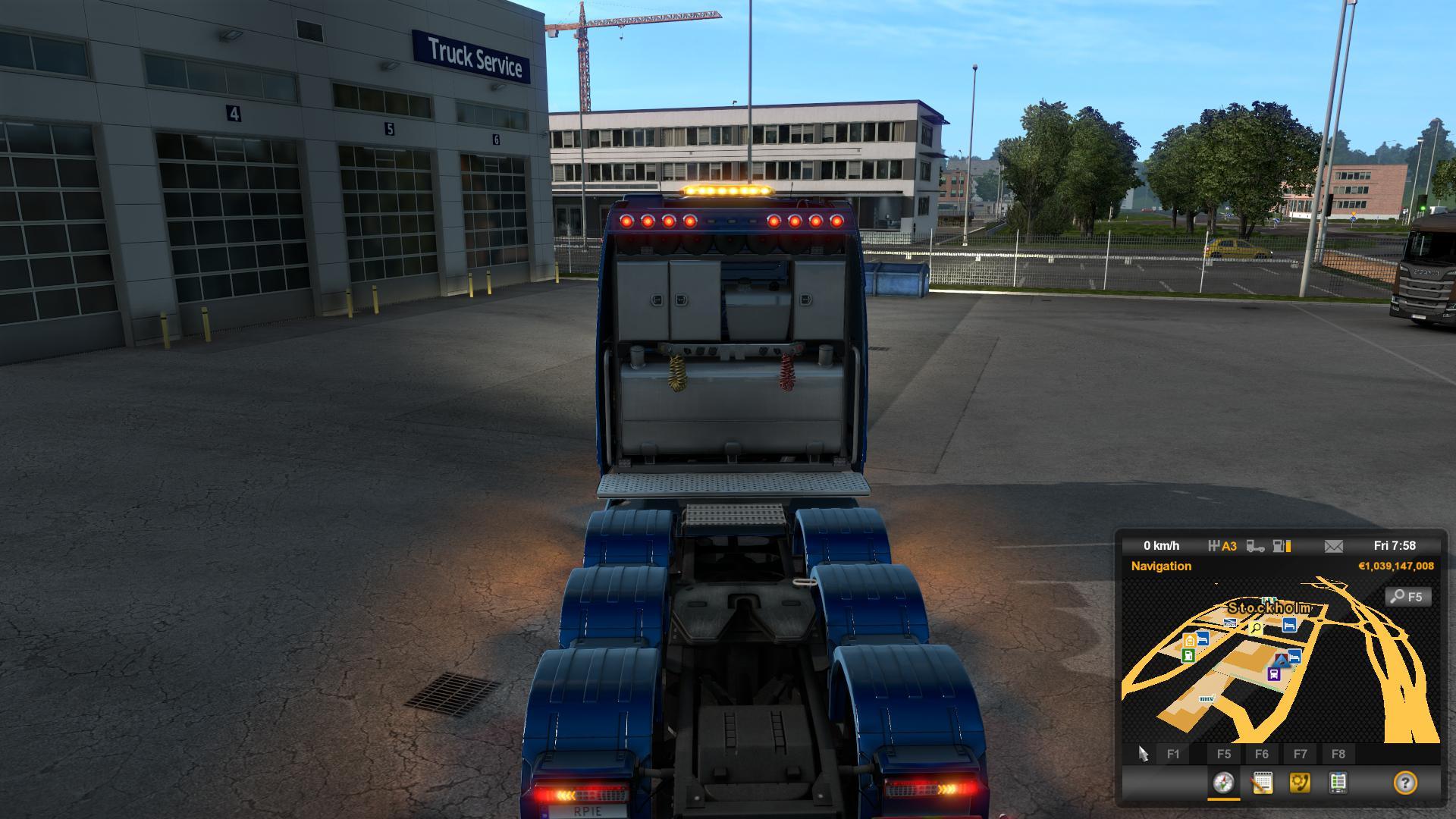
Task: Select the compass navigation icon on Route Advisor
Action: click(x=1223, y=783)
